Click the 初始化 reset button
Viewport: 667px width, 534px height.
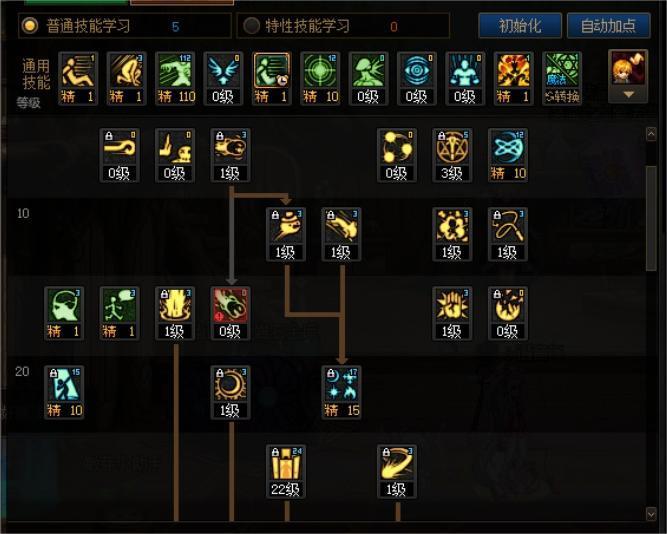tap(519, 25)
